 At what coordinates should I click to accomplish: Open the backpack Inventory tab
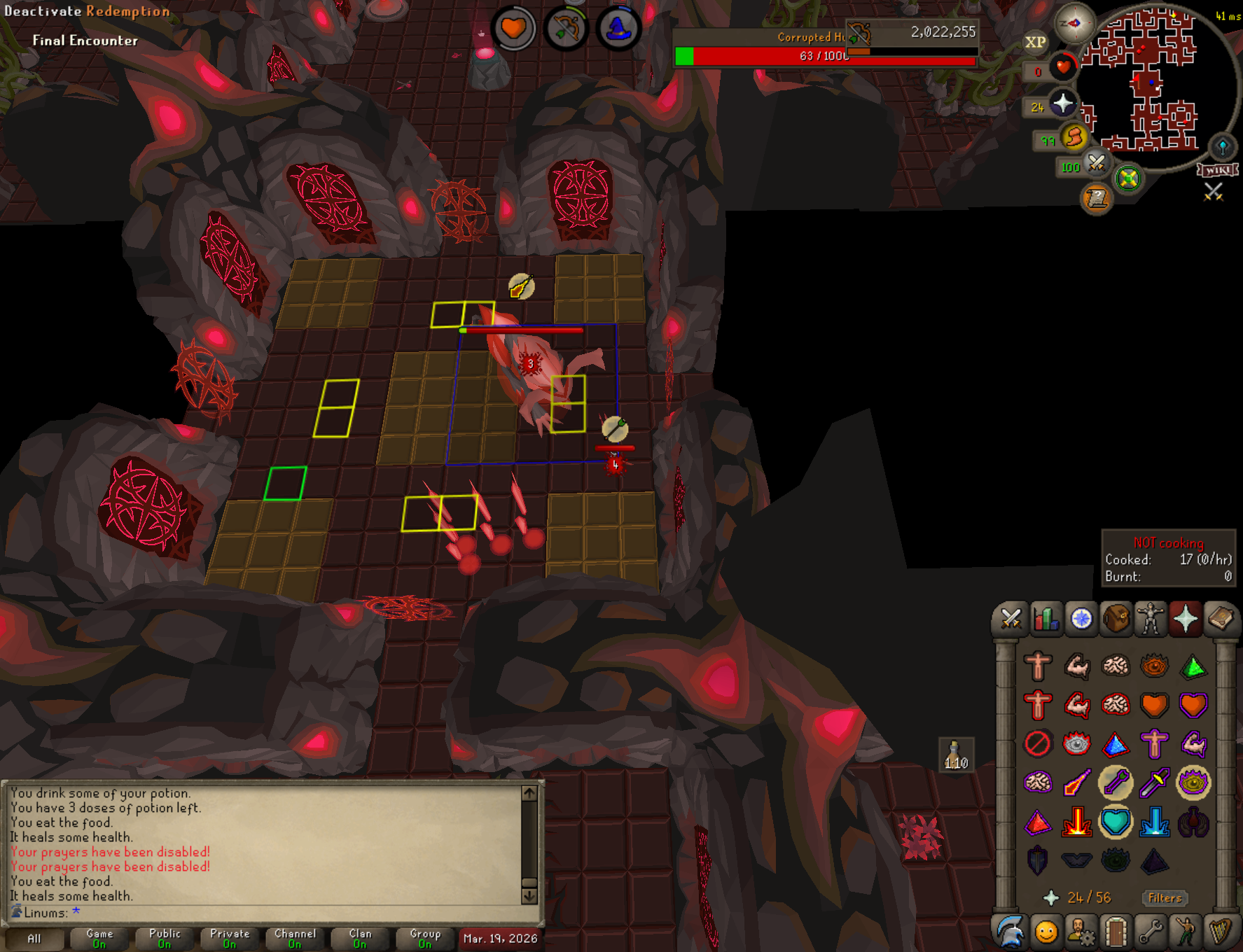click(x=1116, y=619)
